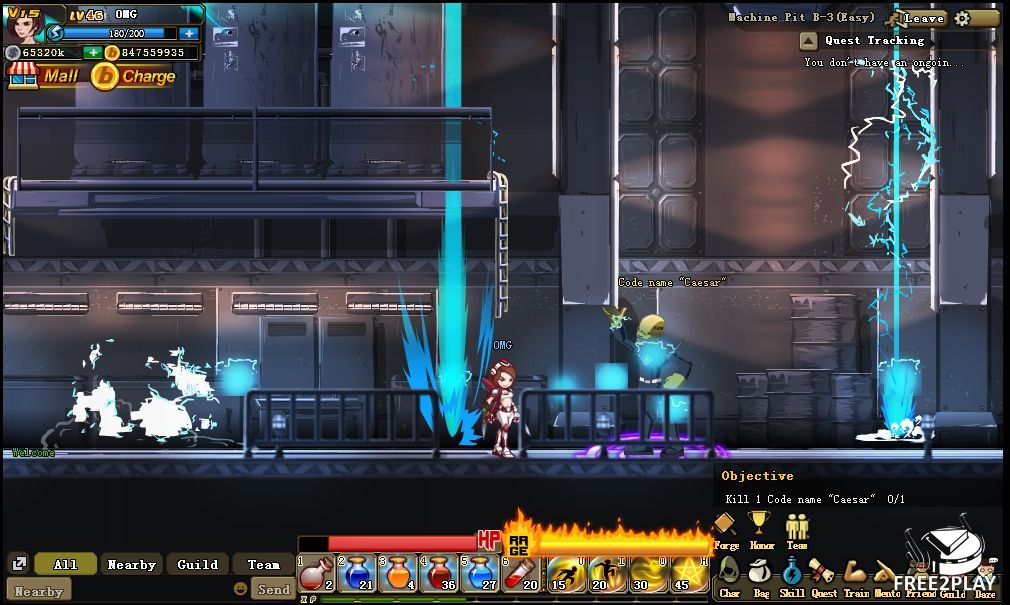Add energy with the blue plus button
Image resolution: width=1010 pixels, height=605 pixels.
point(189,33)
